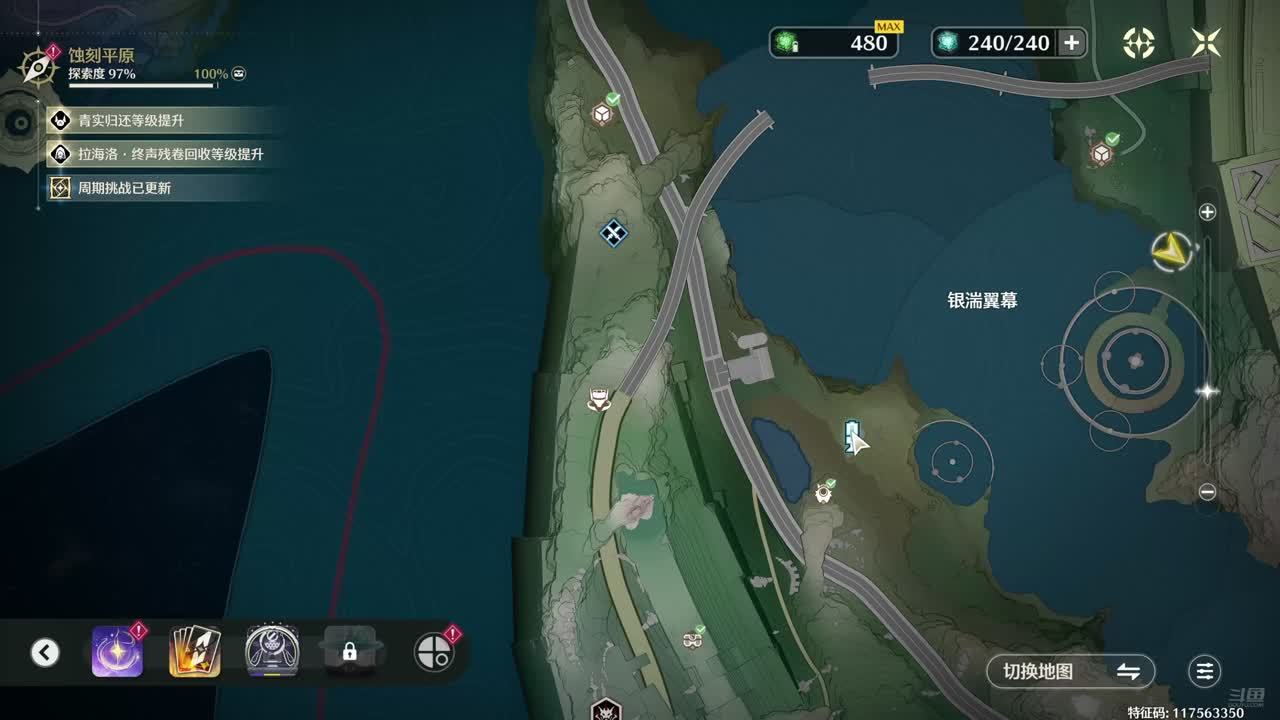This screenshot has width=1280, height=720.
Task: Open the round four-point star icon
Action: point(1139,42)
